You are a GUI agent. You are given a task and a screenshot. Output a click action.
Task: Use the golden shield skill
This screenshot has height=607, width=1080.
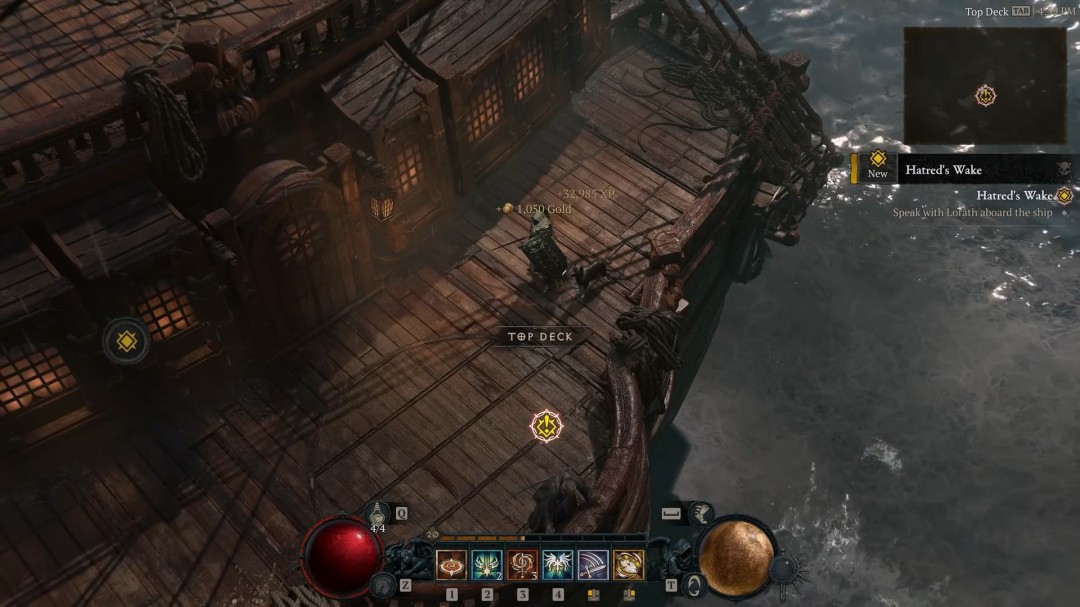coord(629,565)
